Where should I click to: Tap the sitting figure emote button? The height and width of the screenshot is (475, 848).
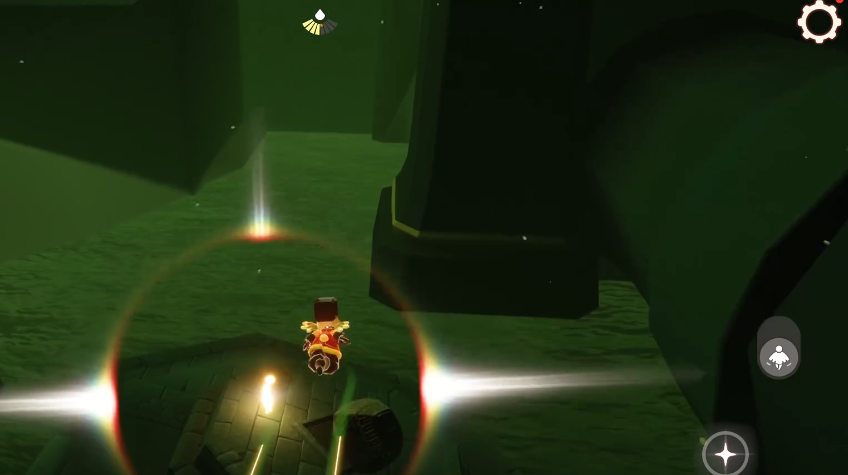[x=778, y=355]
